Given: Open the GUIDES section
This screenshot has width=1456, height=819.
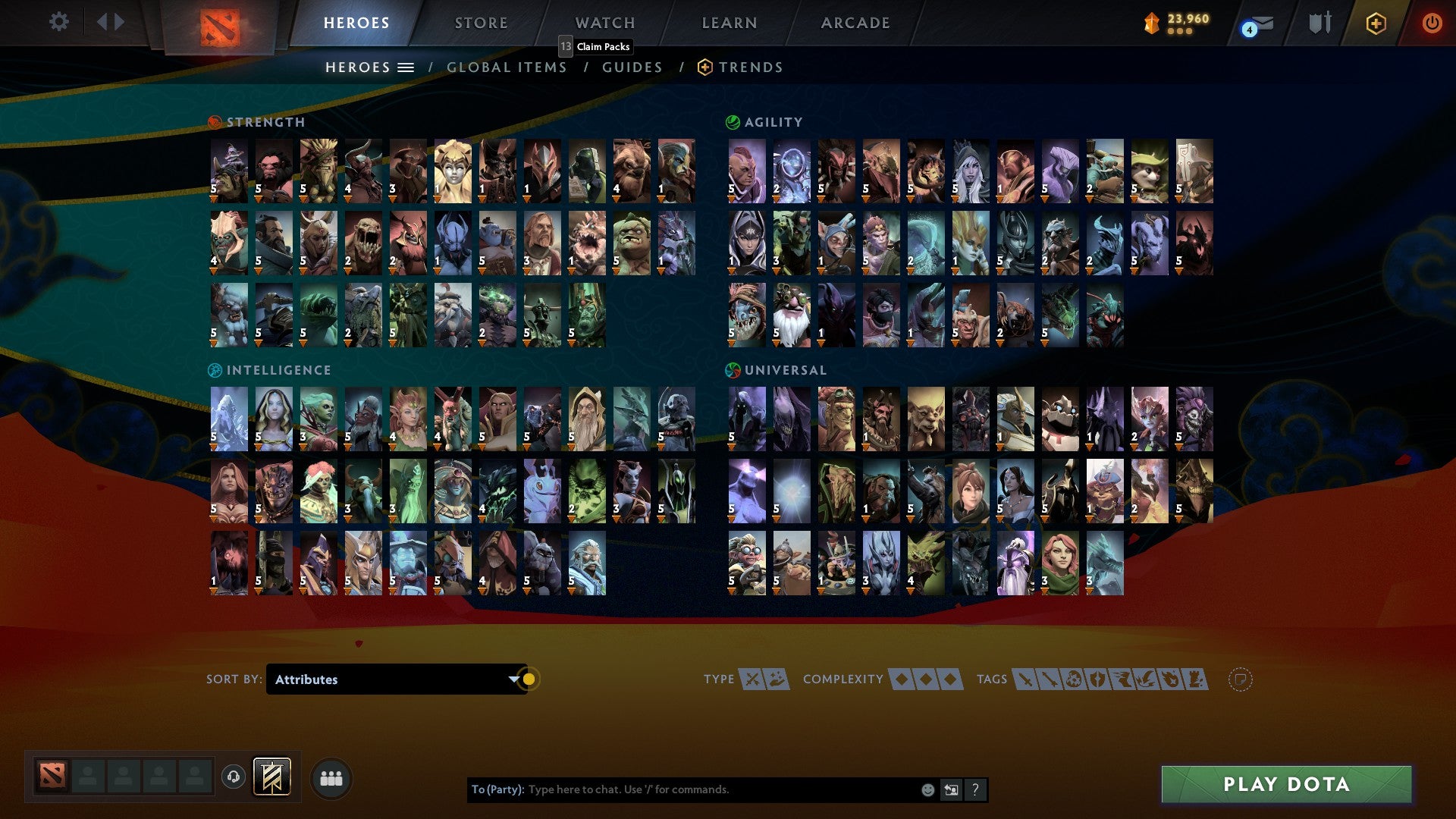Looking at the screenshot, I should click(632, 67).
